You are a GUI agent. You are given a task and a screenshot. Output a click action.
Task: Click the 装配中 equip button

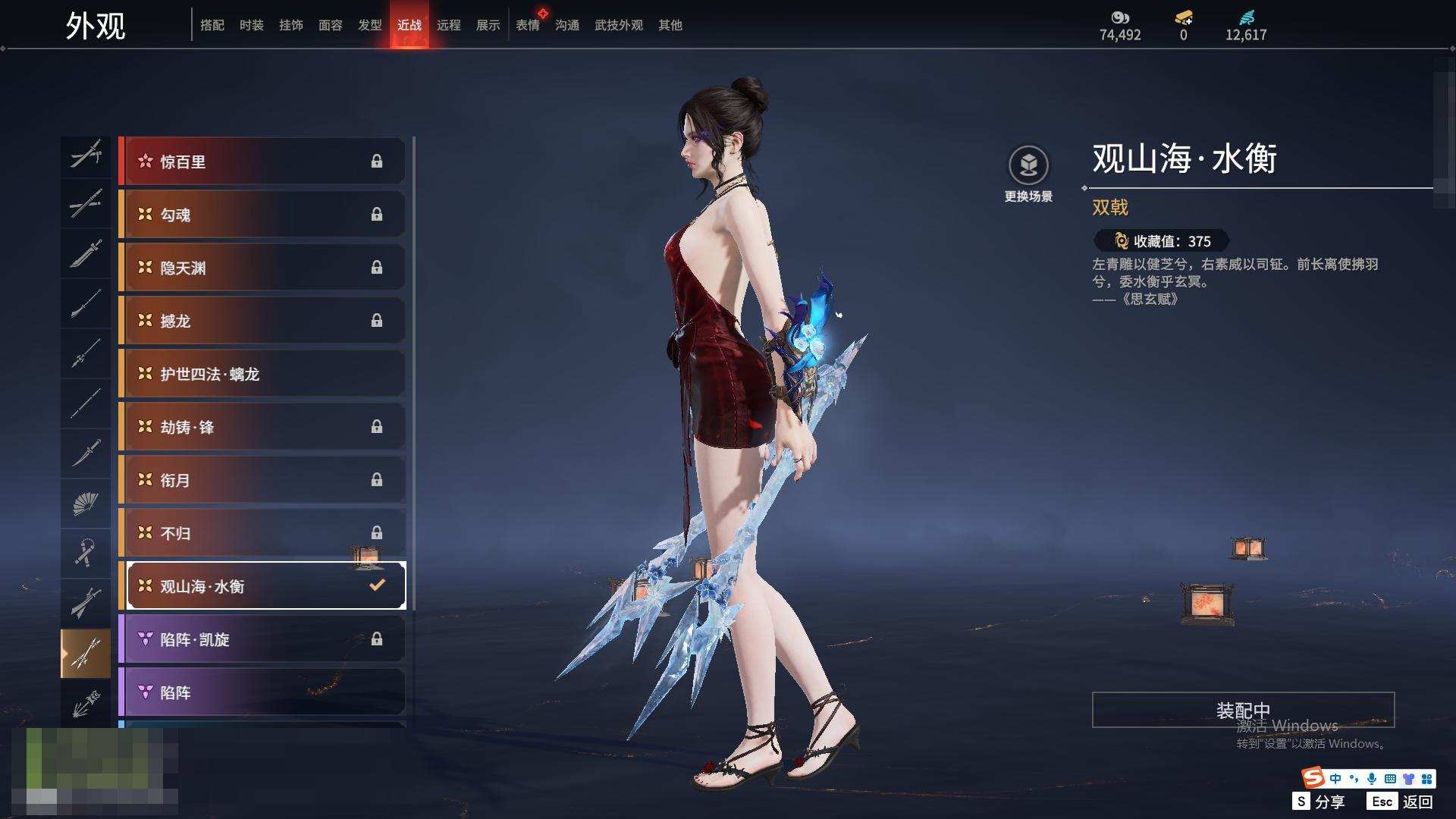click(1243, 710)
